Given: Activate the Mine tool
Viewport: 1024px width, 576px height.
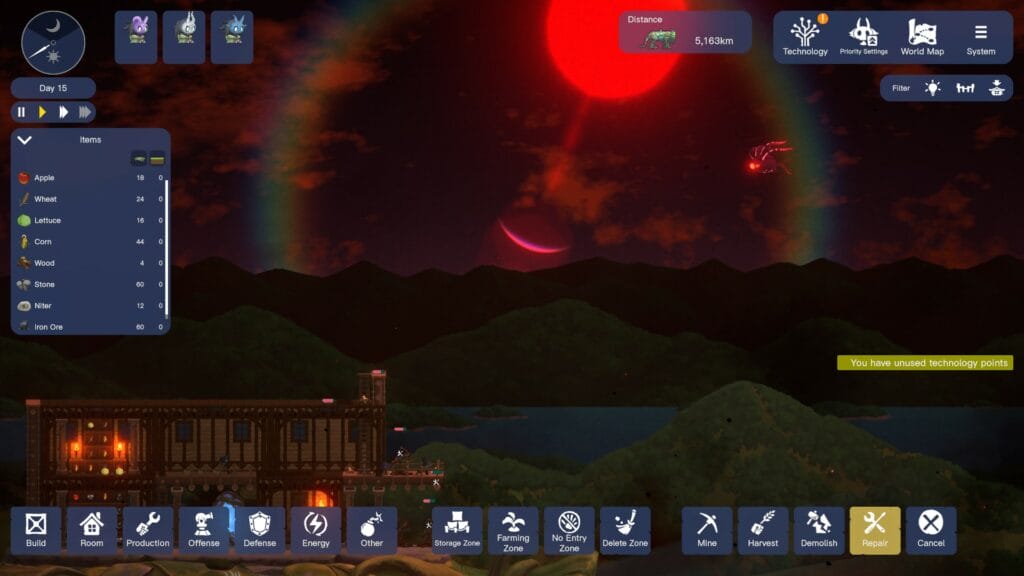Looking at the screenshot, I should tap(707, 530).
